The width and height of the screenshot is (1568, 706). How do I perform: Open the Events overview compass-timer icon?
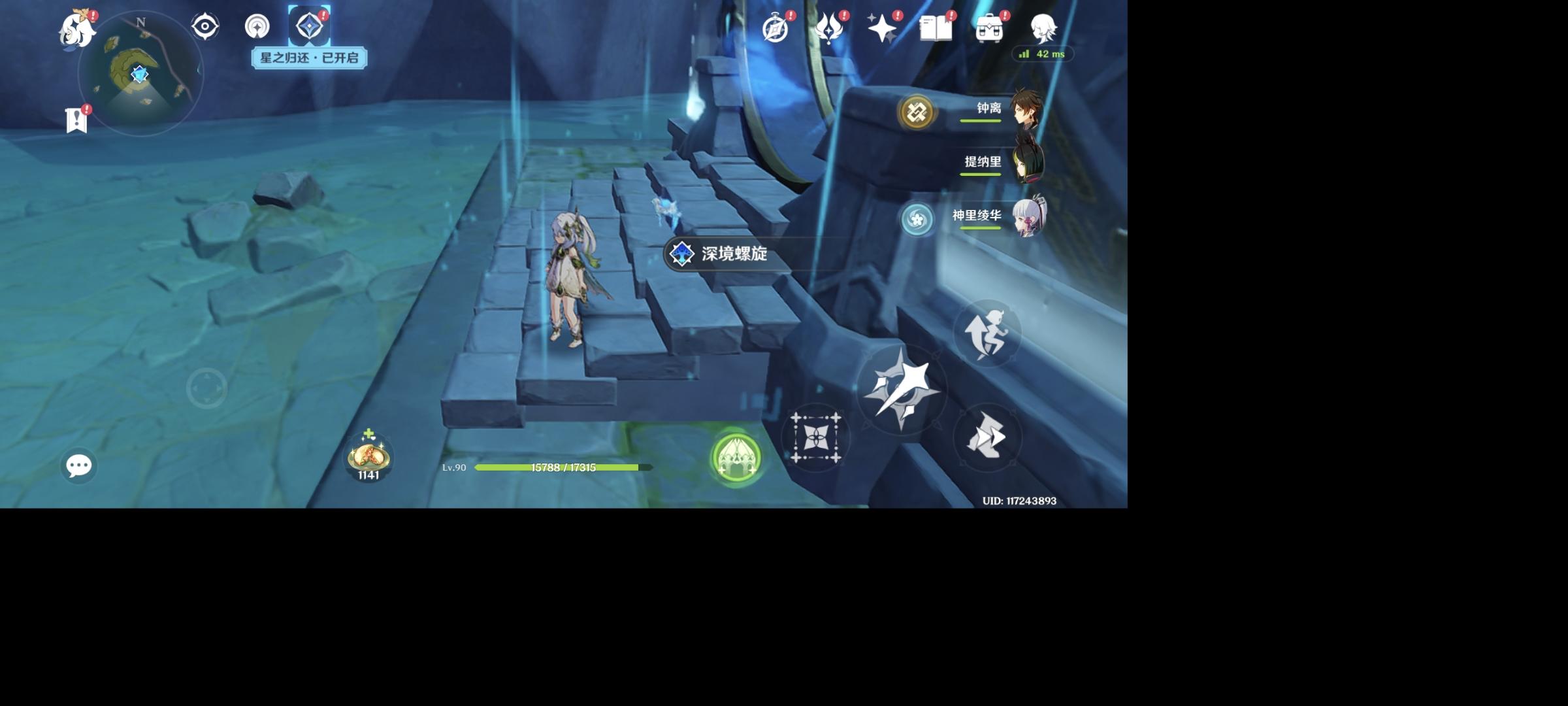click(774, 27)
